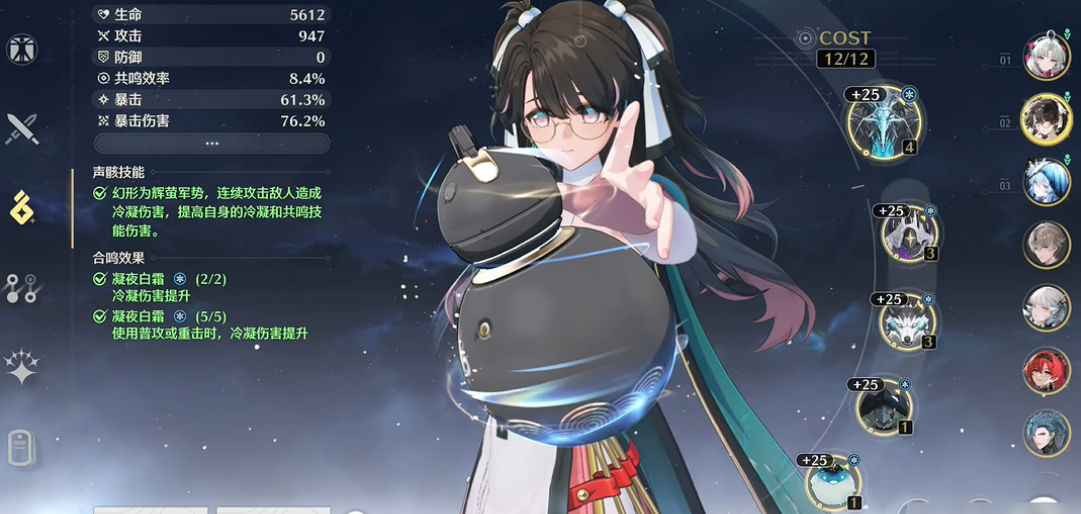Select the round blue-white cost 1 echo

[834, 481]
